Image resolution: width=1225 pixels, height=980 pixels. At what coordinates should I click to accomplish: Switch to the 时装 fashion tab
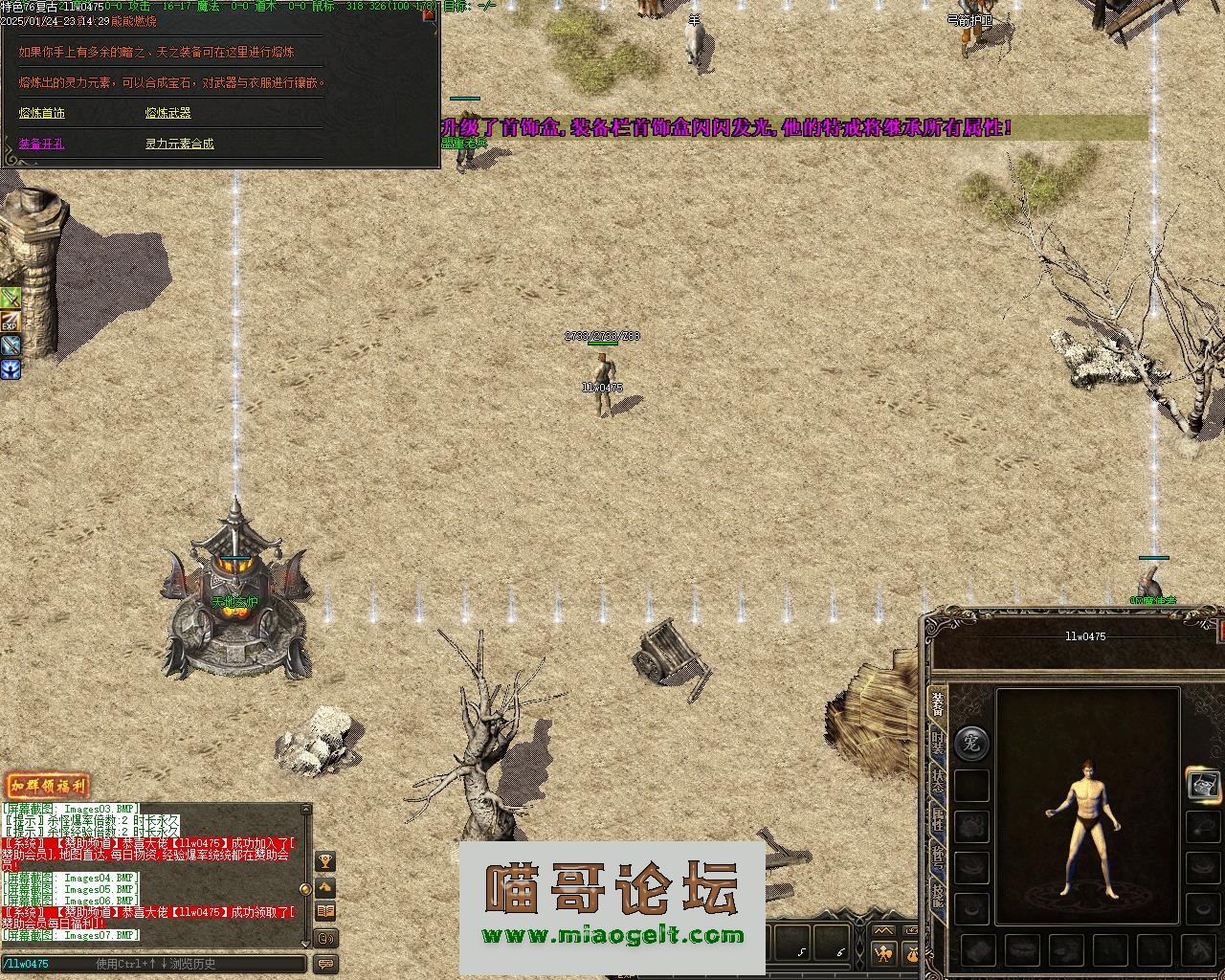pyautogui.click(x=938, y=745)
